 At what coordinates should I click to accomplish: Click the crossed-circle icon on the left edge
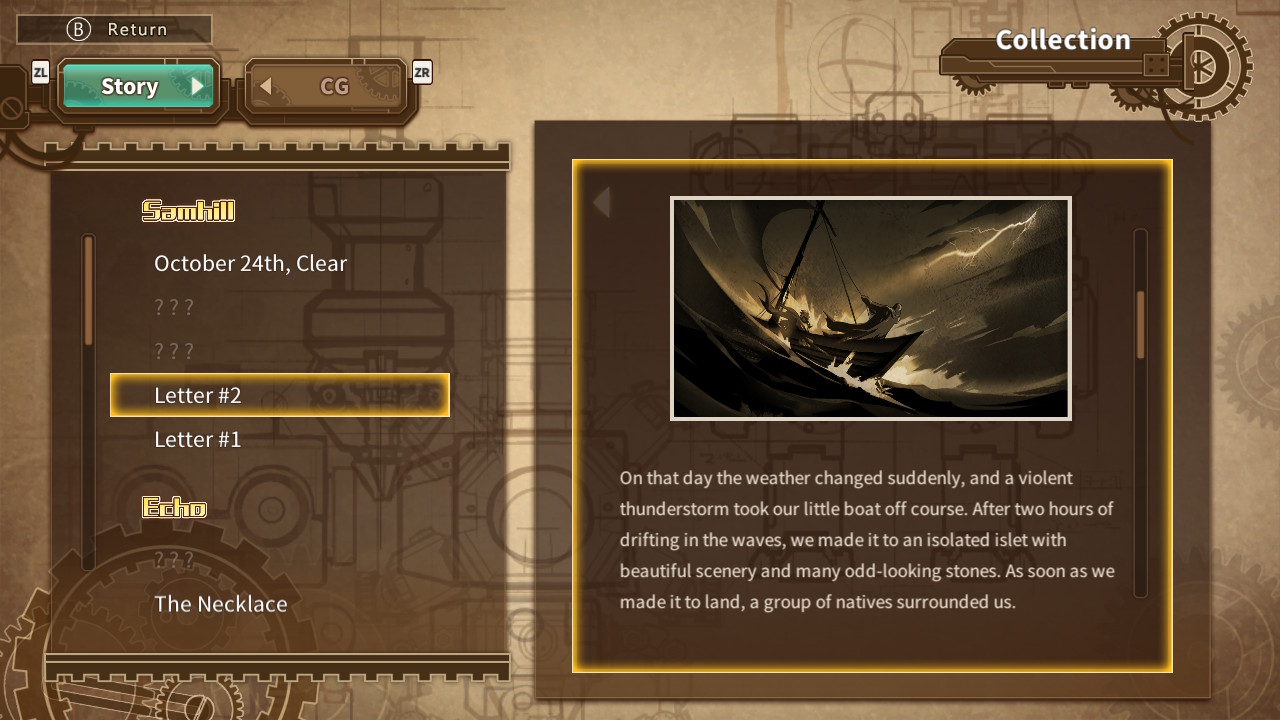[10, 105]
